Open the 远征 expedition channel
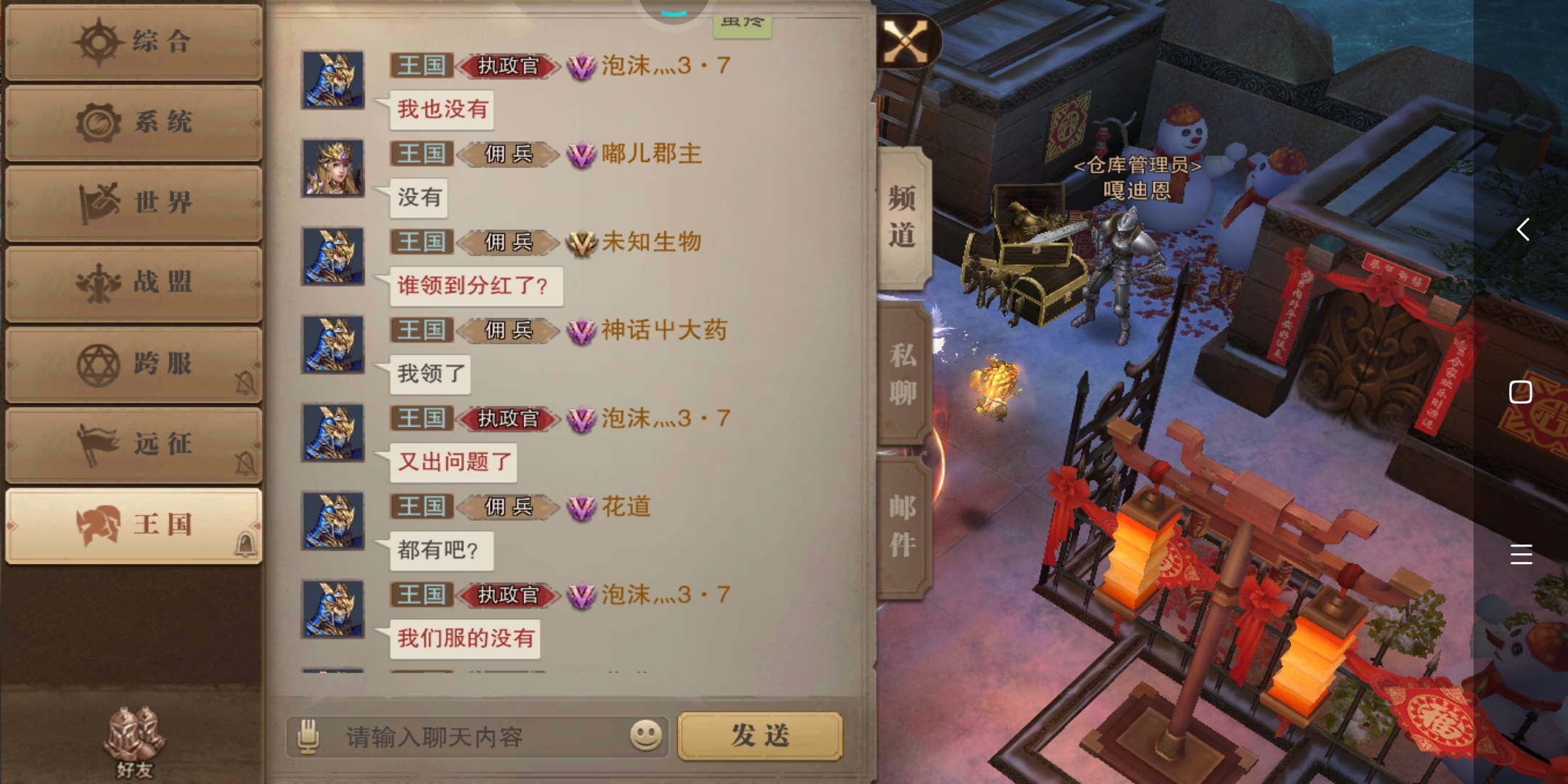Screen dimensions: 1568x784 click(x=134, y=444)
